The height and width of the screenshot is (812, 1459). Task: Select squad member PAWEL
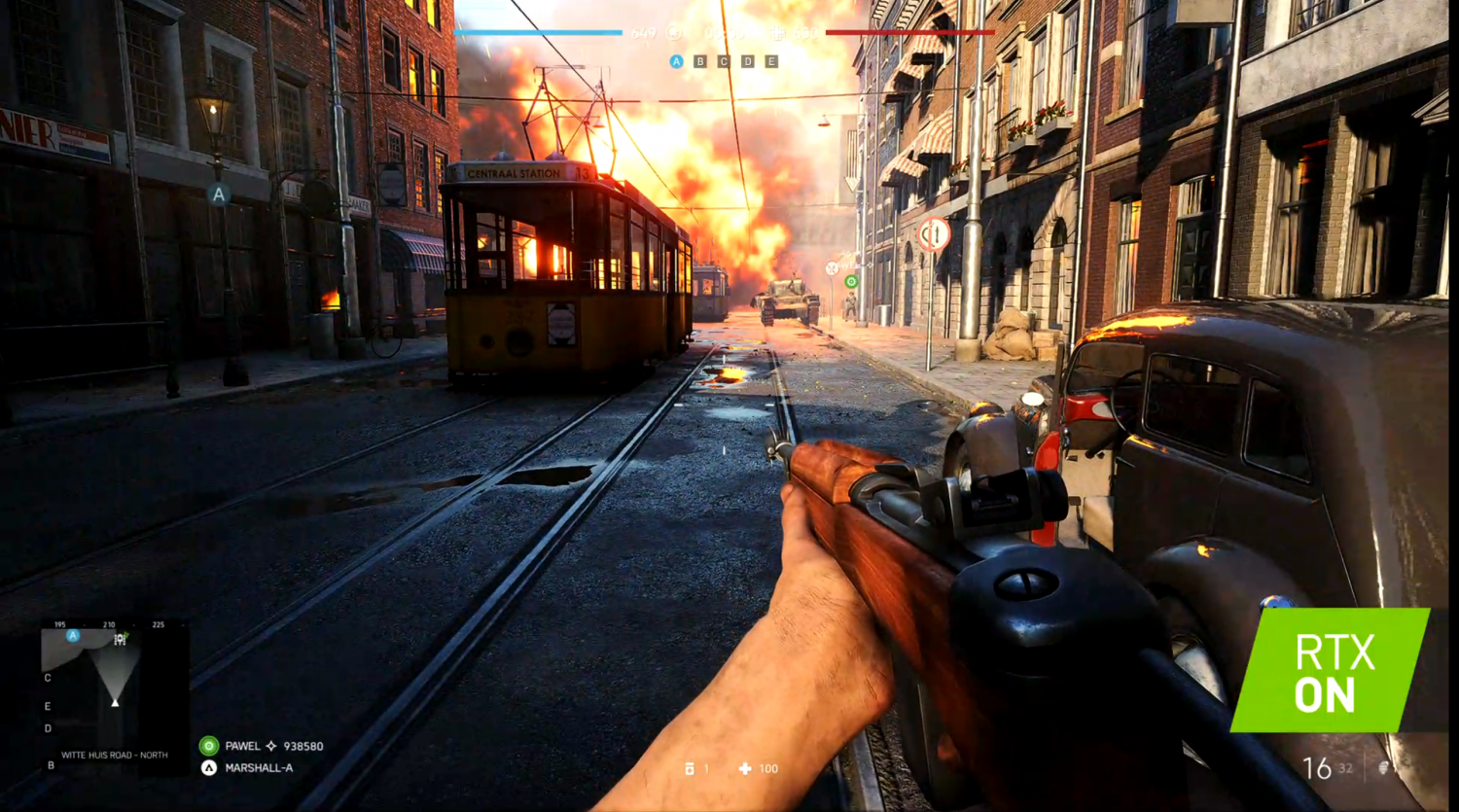pyautogui.click(x=242, y=746)
